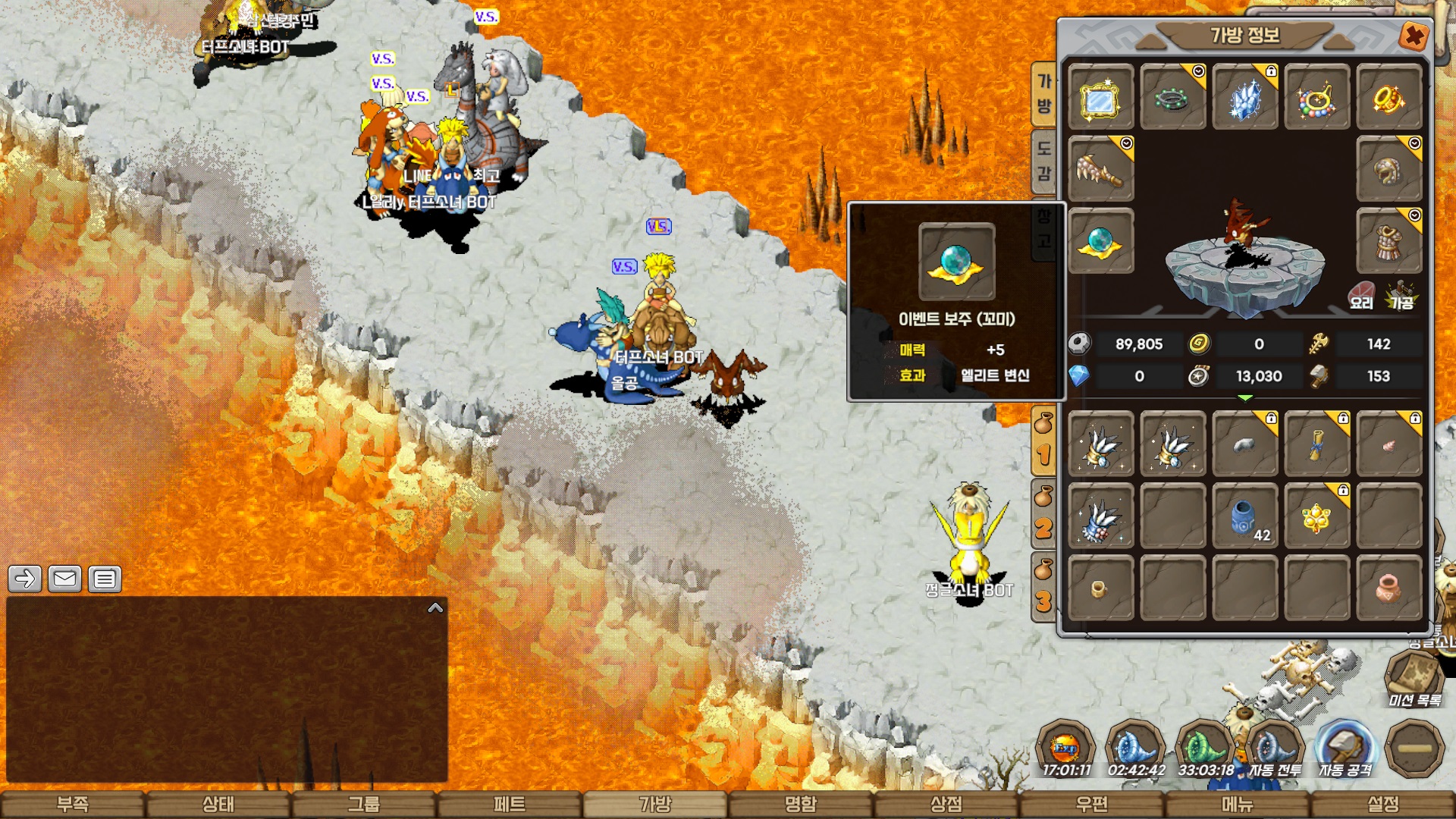1456x819 pixels.
Task: Open the 상태 status menu
Action: click(x=218, y=804)
